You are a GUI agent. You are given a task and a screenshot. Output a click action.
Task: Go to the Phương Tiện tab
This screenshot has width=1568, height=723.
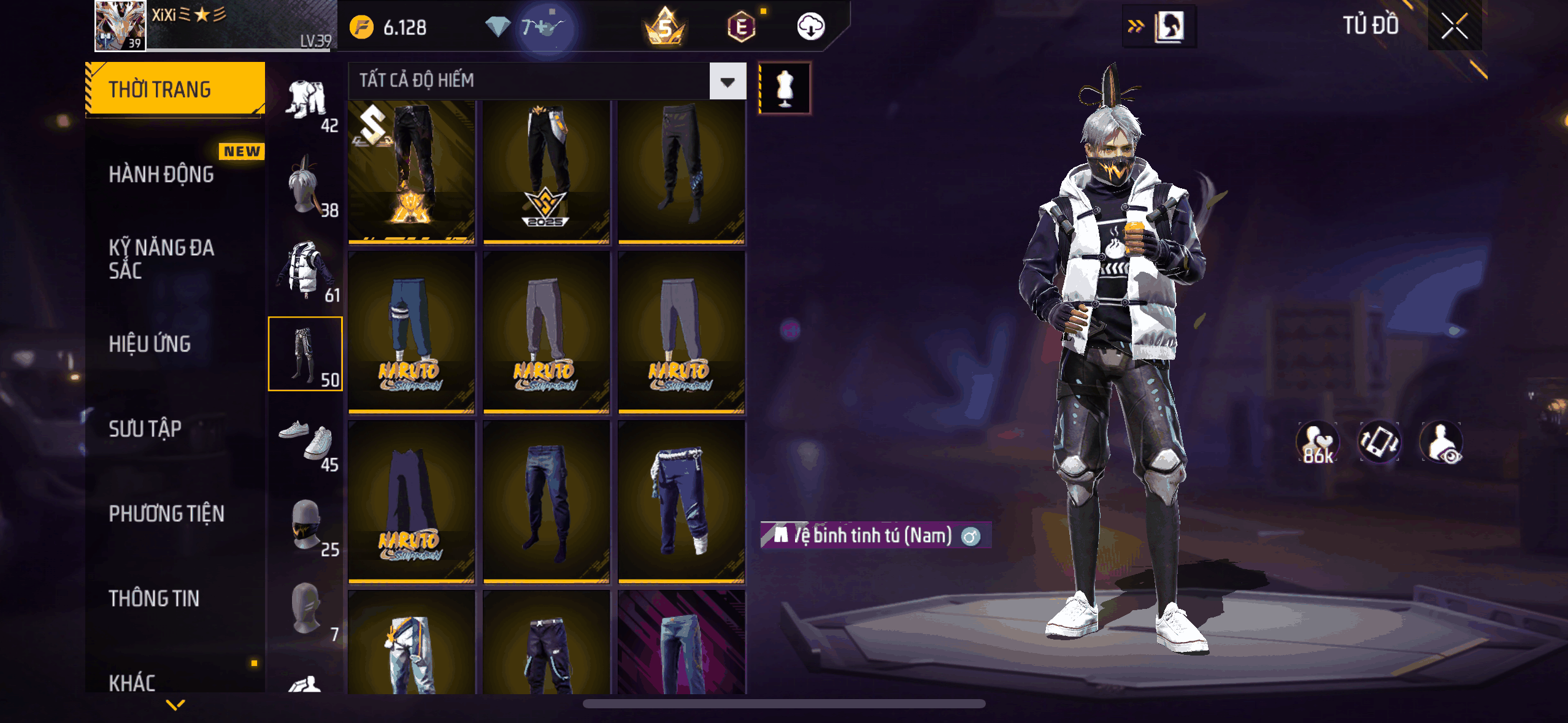(x=166, y=514)
